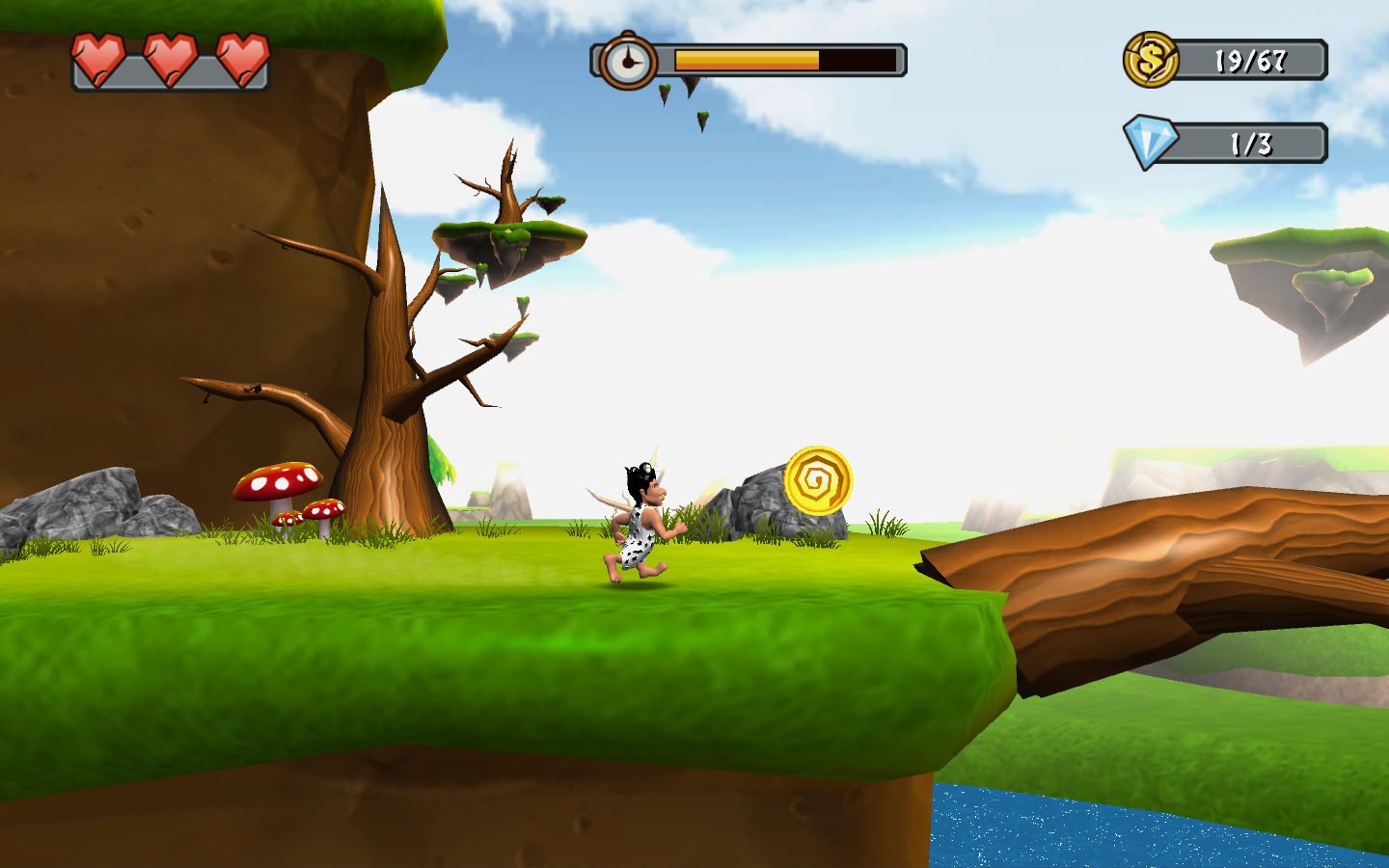This screenshot has width=1389, height=868.
Task: Click the clock icon on the timer bar
Action: click(x=629, y=60)
